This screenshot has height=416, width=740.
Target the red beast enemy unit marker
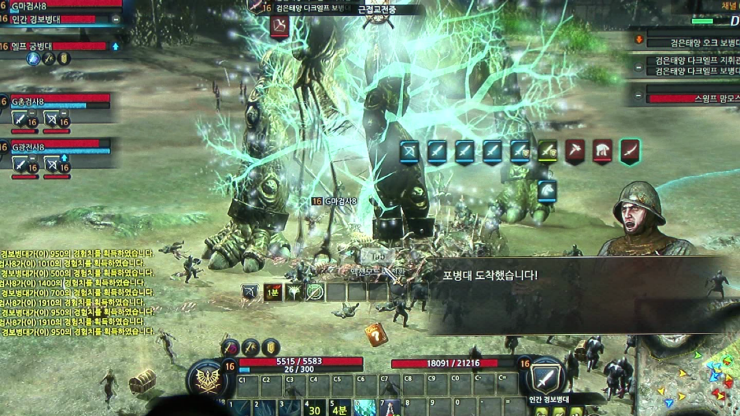602,151
